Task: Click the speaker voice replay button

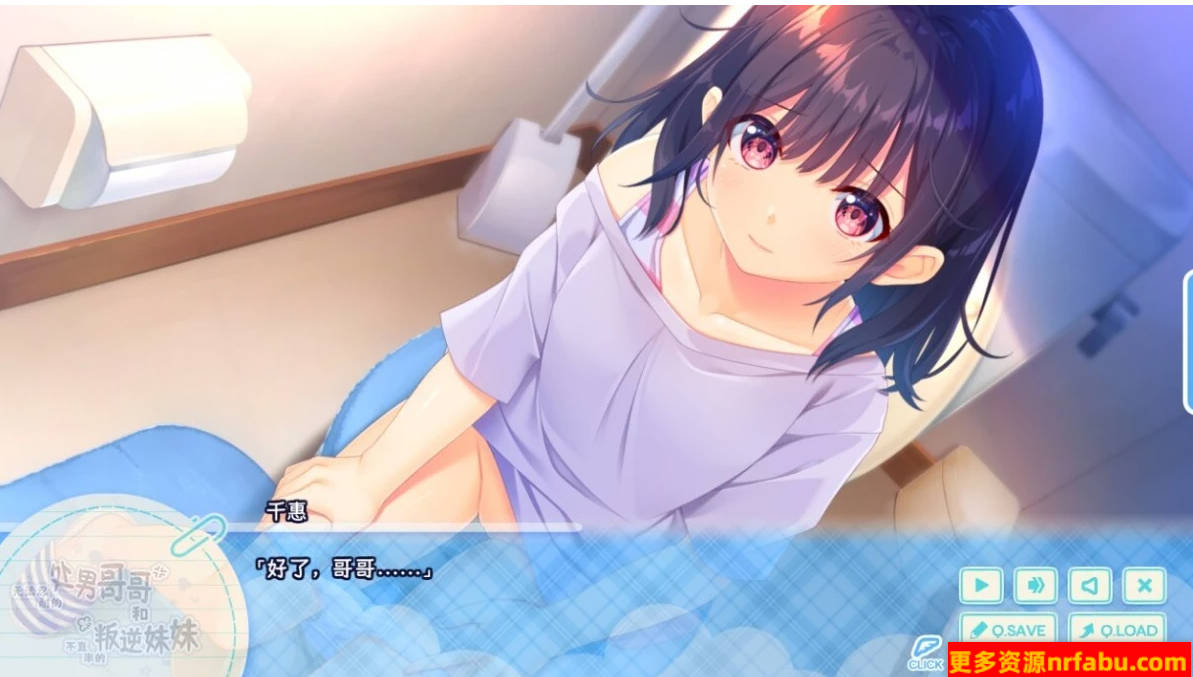Action: [x=1089, y=585]
